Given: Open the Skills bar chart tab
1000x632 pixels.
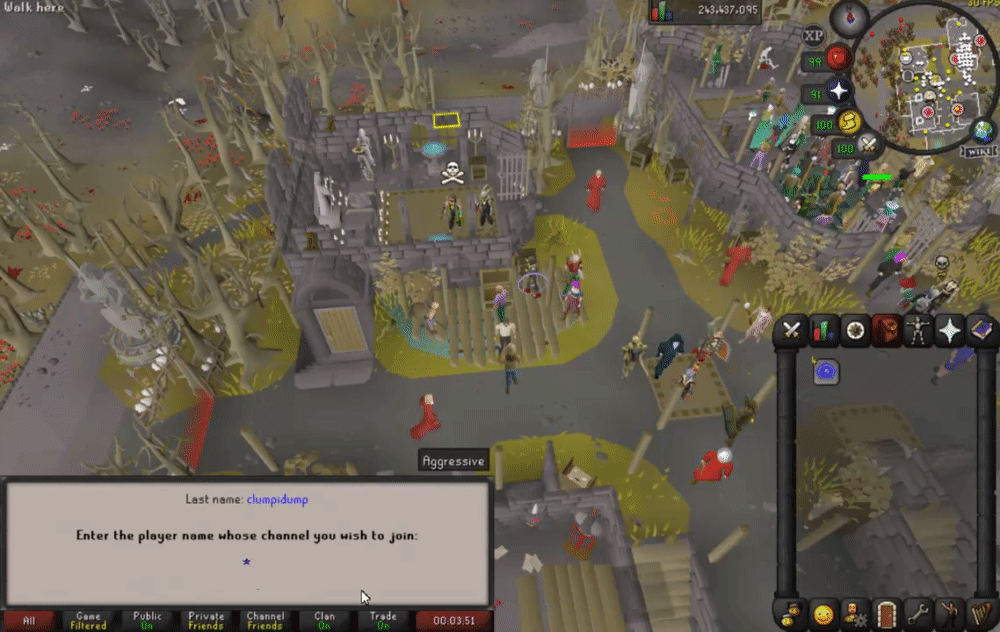Looking at the screenshot, I should click(824, 329).
